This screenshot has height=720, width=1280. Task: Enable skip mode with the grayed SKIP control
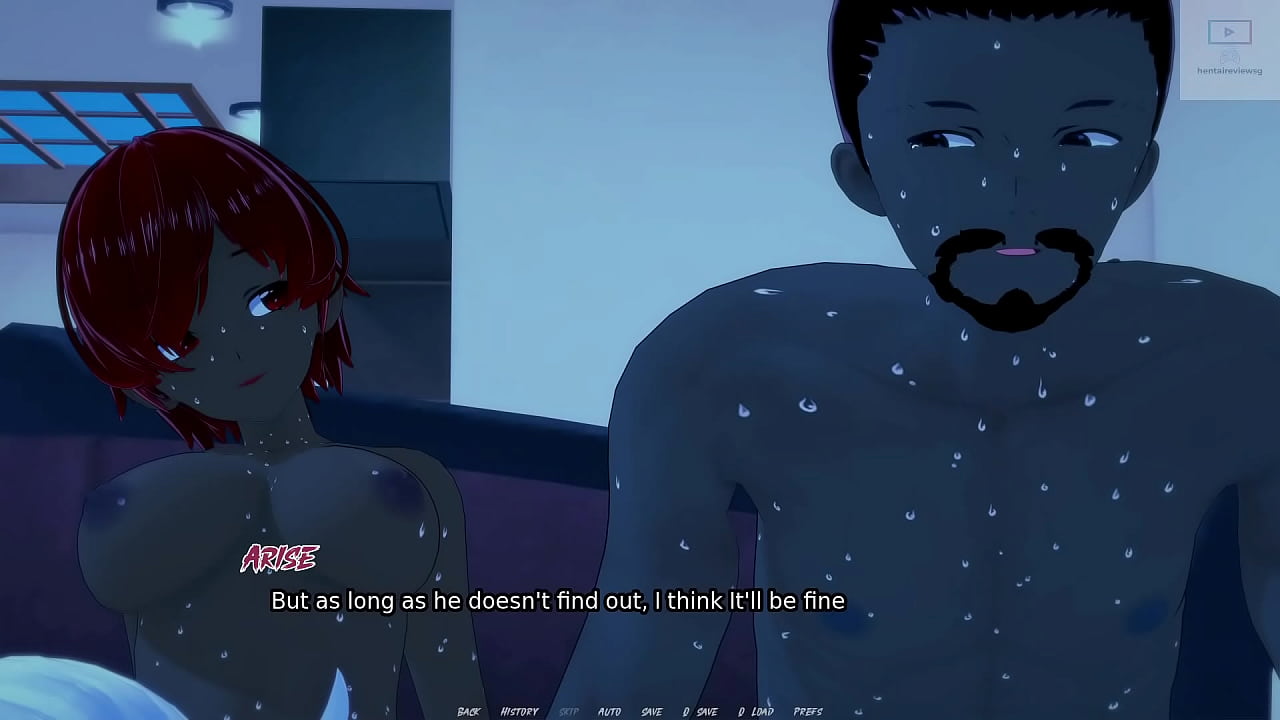(568, 710)
